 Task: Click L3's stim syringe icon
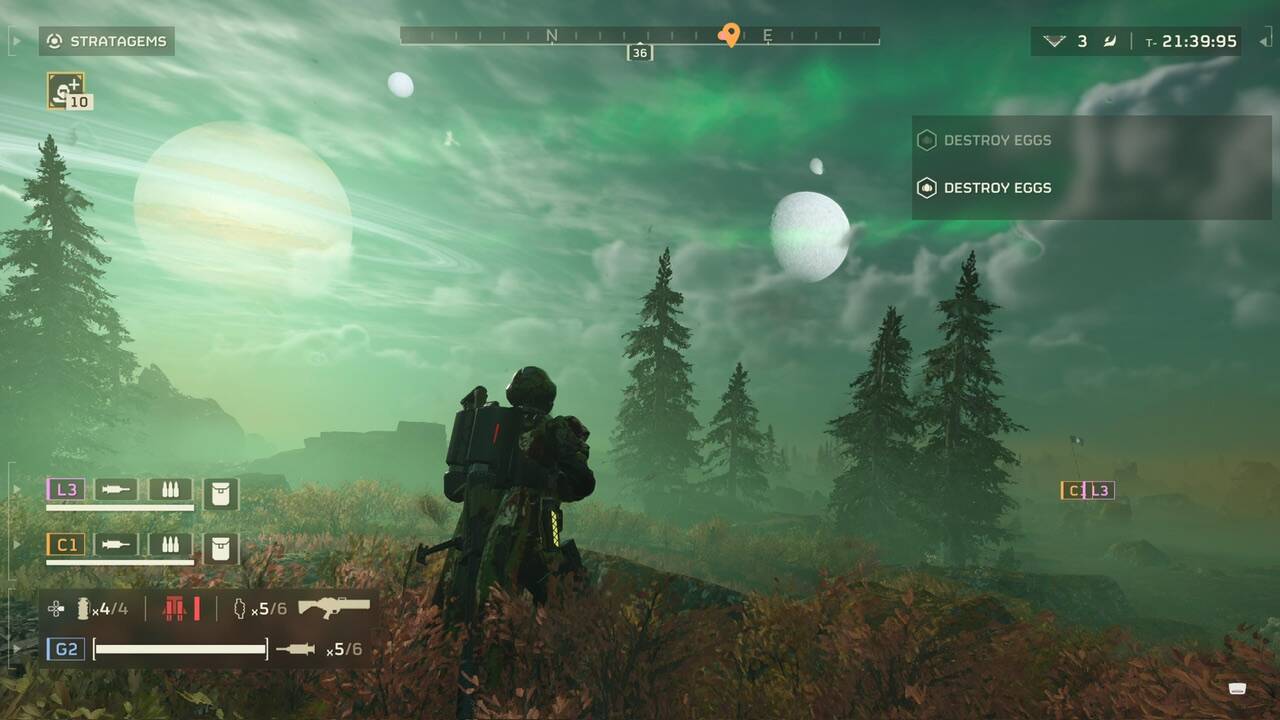coord(116,489)
